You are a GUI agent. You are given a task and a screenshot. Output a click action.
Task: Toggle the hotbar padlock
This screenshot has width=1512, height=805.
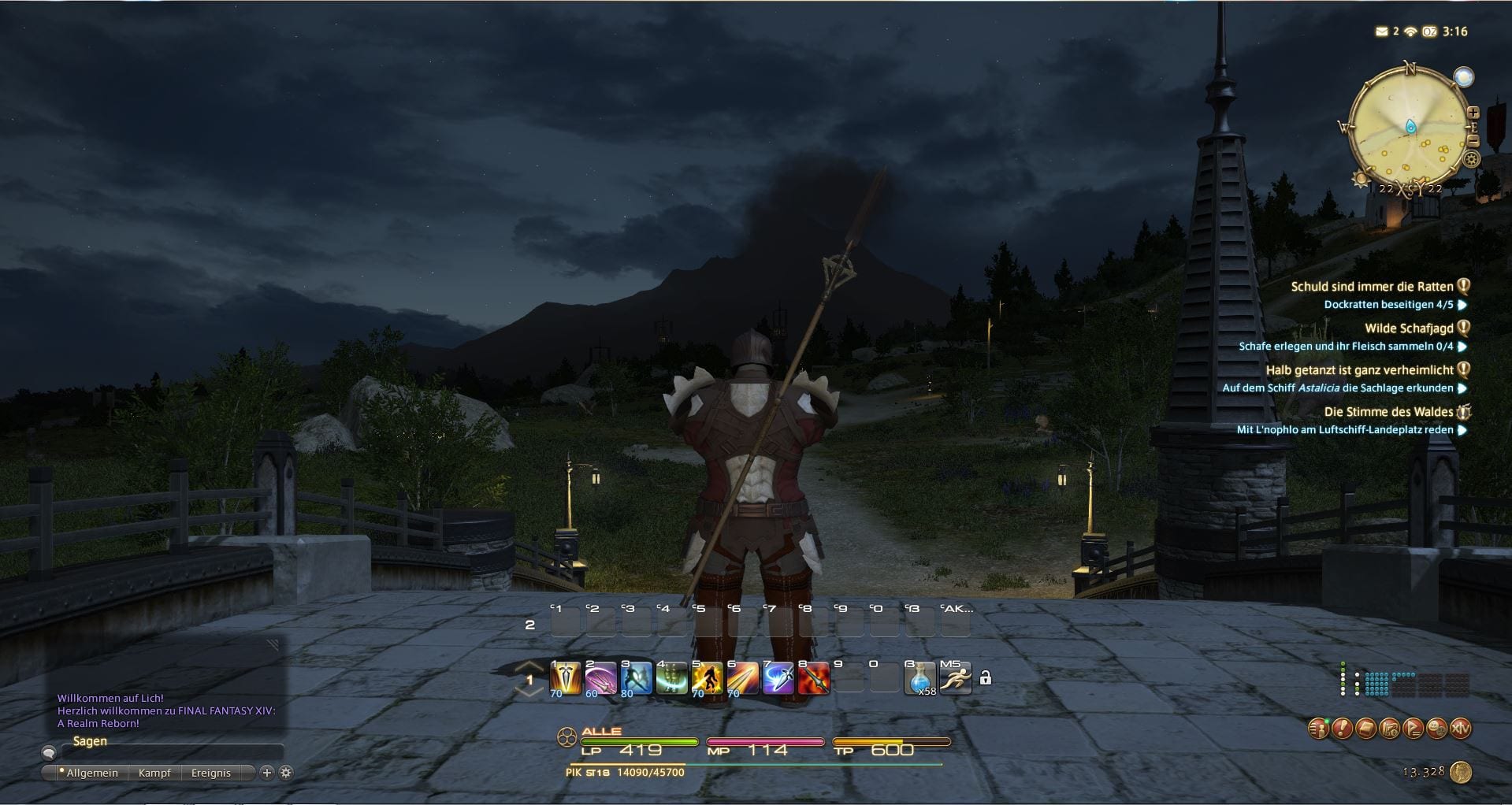(x=985, y=677)
